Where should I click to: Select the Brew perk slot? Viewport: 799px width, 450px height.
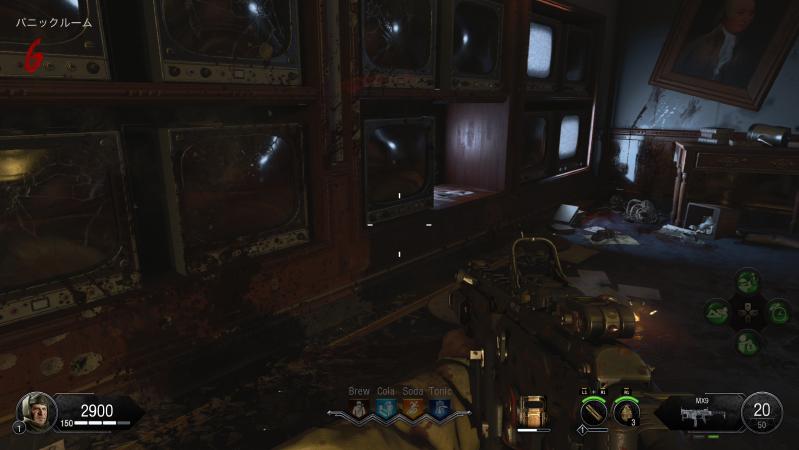(x=359, y=408)
